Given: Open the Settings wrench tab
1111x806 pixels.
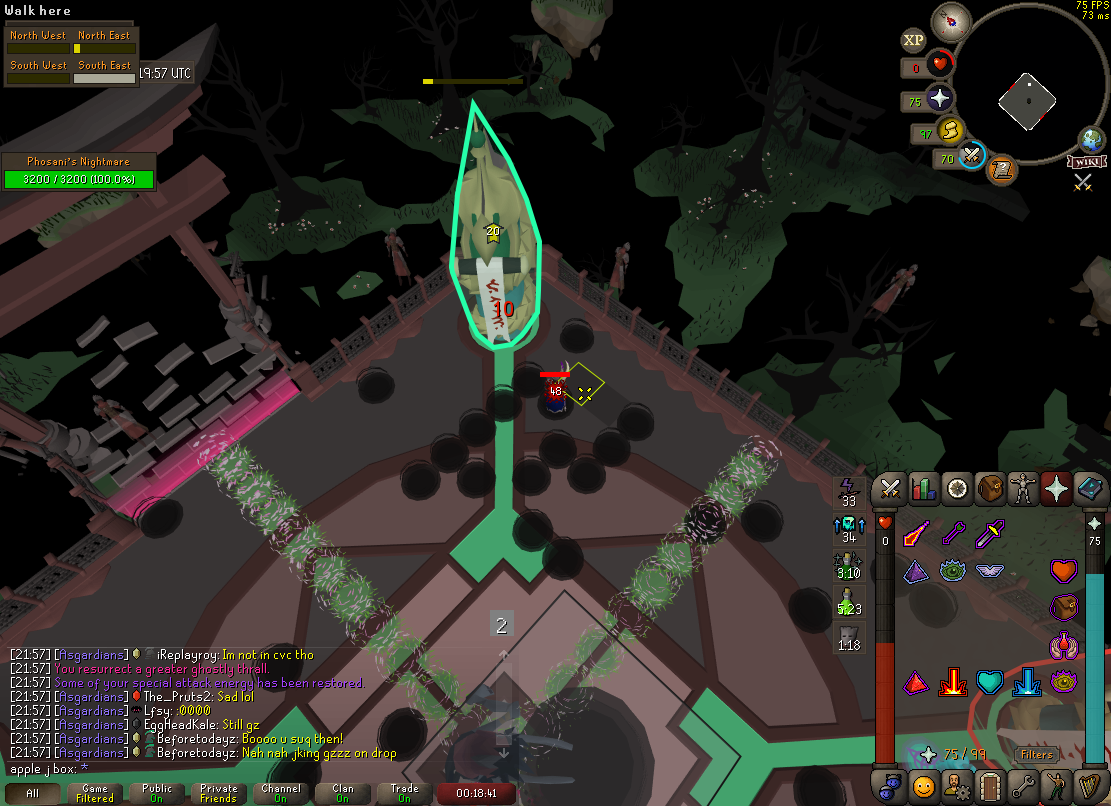Looking at the screenshot, I should [1025, 786].
